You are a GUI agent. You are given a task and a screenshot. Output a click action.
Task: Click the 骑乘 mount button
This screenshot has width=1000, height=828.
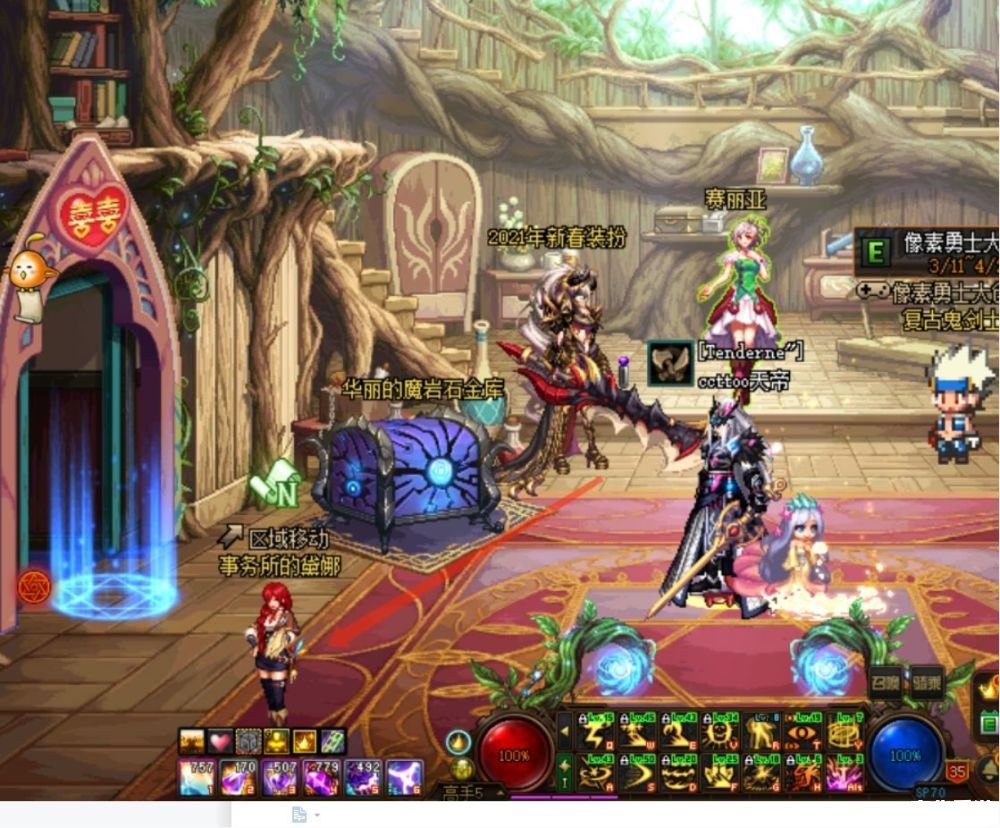(x=926, y=683)
